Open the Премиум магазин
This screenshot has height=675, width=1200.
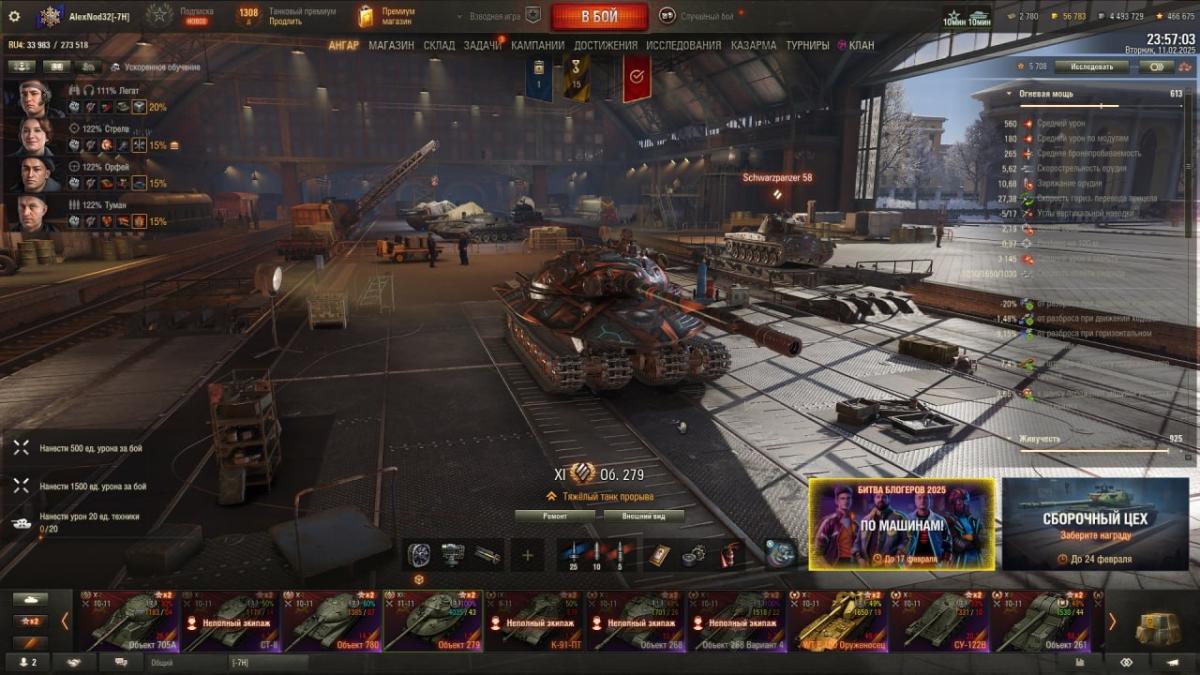coord(386,16)
